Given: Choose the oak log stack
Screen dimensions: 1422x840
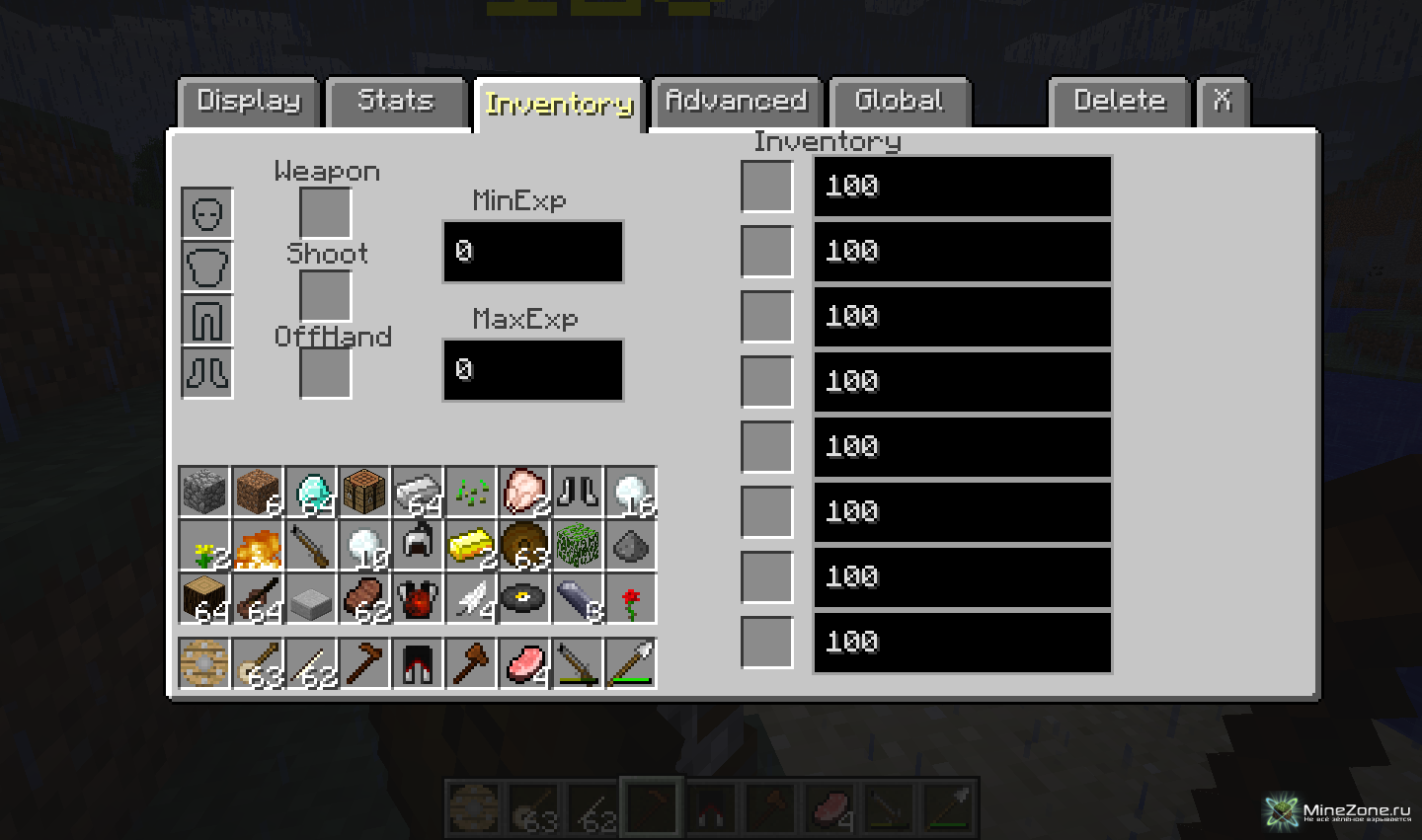Looking at the screenshot, I should (204, 598).
